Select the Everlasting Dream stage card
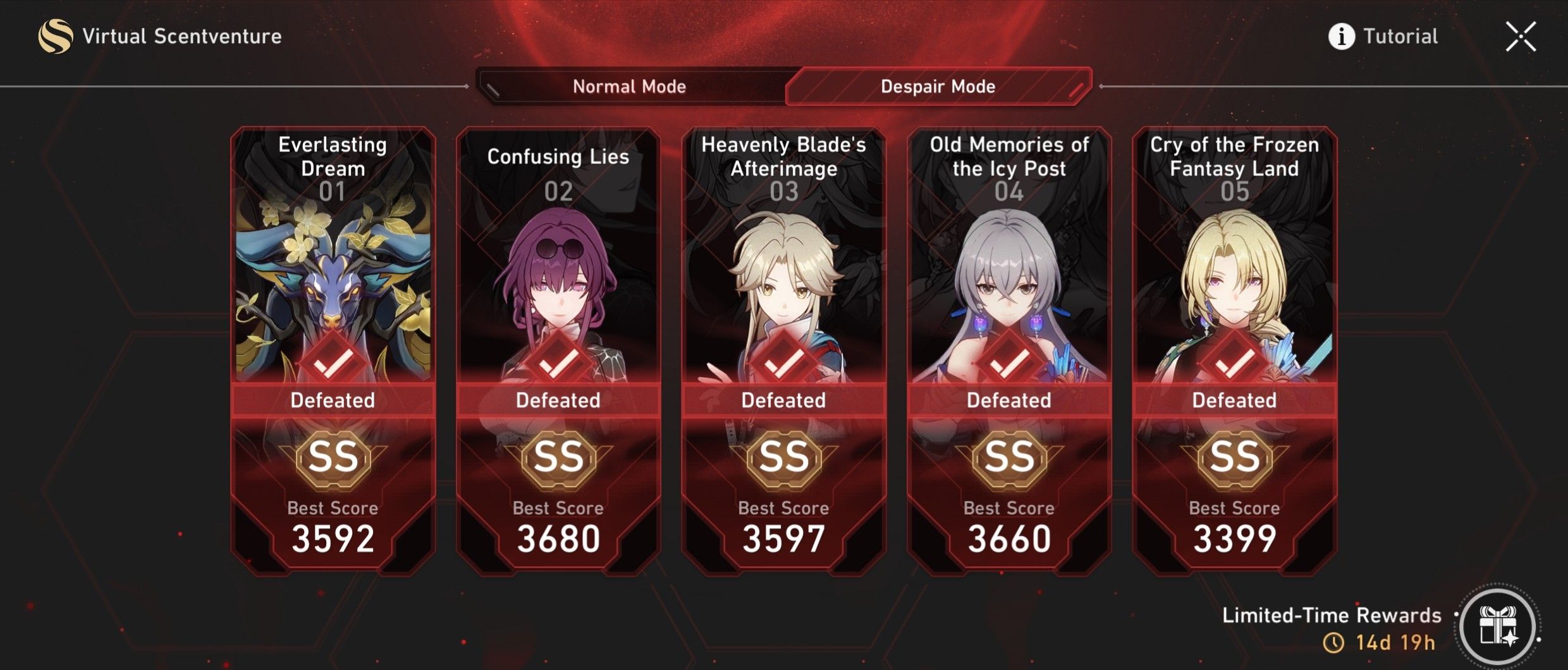 pos(333,285)
